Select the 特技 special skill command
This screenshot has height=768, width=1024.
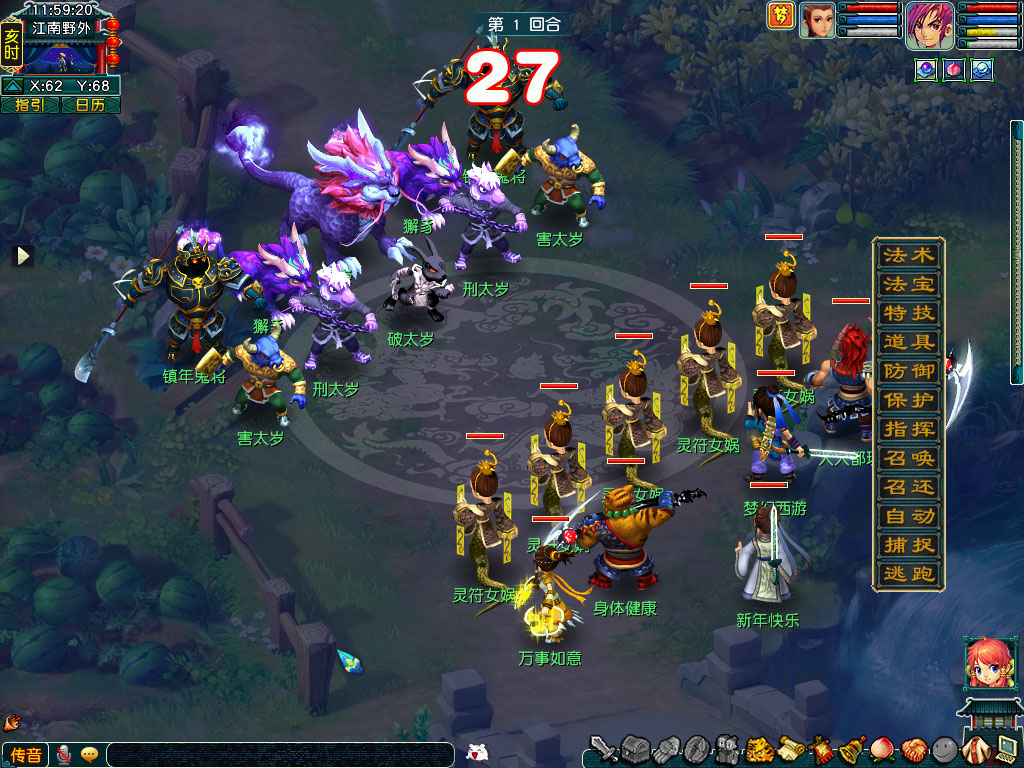point(908,313)
